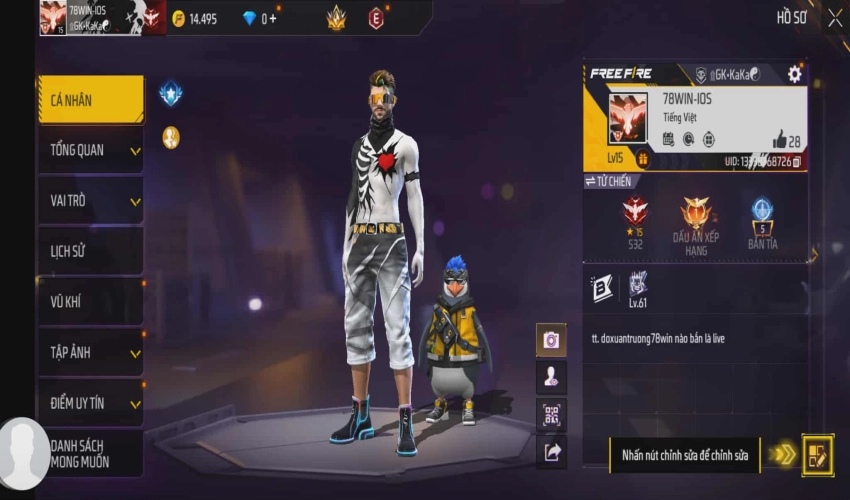This screenshot has height=500, width=850.
Task: Open the Vai Trò section
Action: point(90,201)
